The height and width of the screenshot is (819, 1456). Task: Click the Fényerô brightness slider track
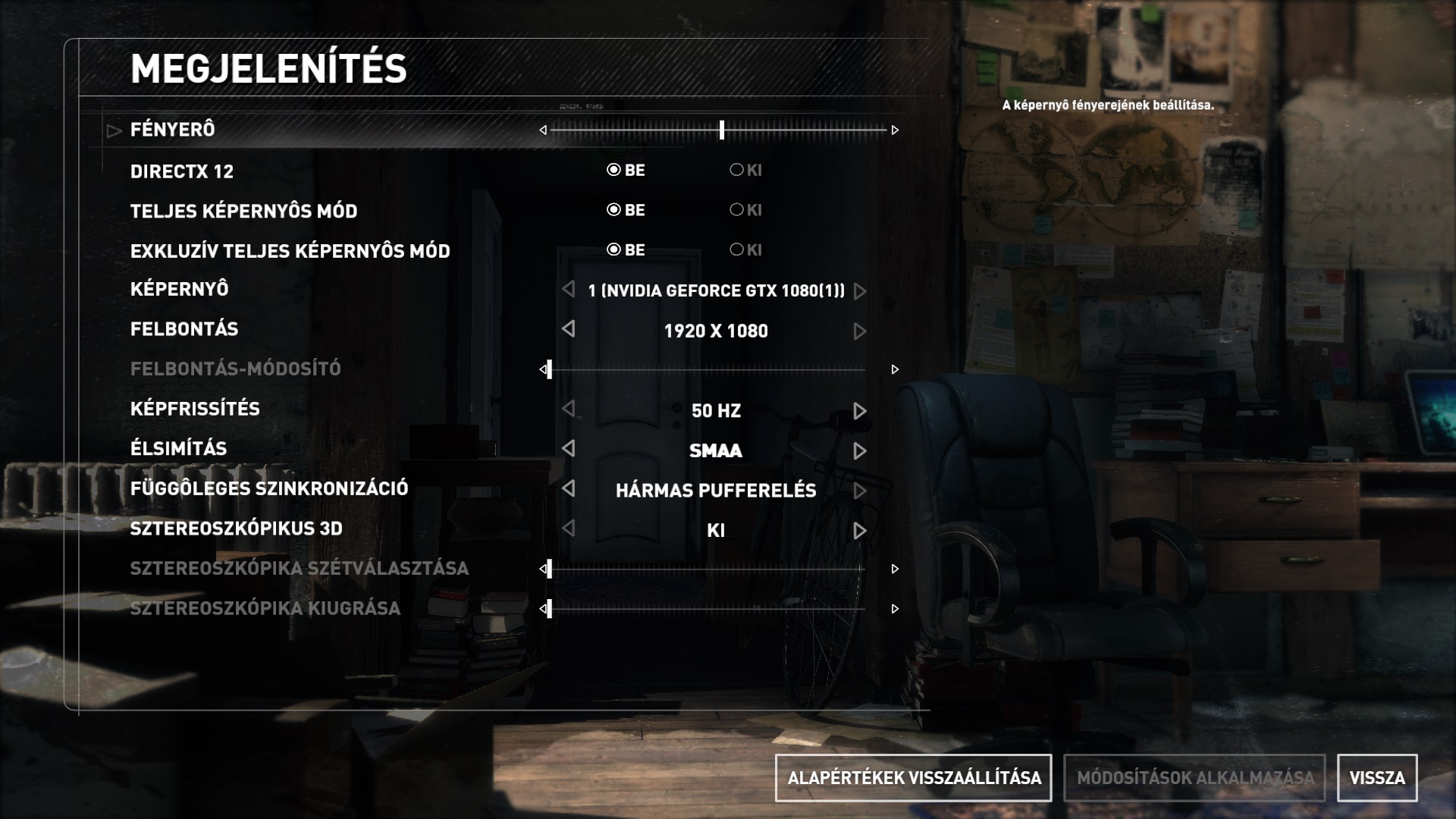click(718, 130)
